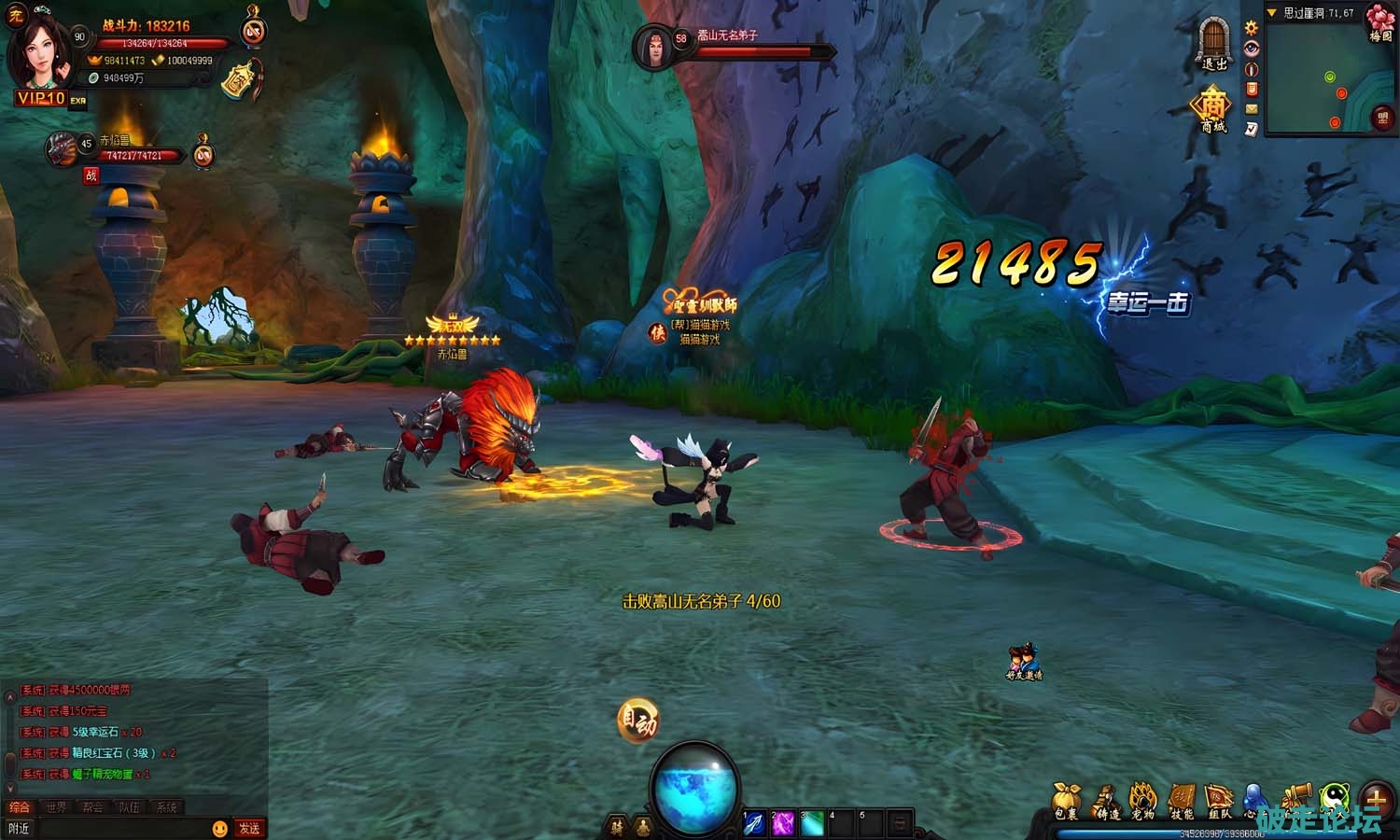The width and height of the screenshot is (1400, 840).
Task: Open the mail envelope icon
Action: pos(1252,109)
